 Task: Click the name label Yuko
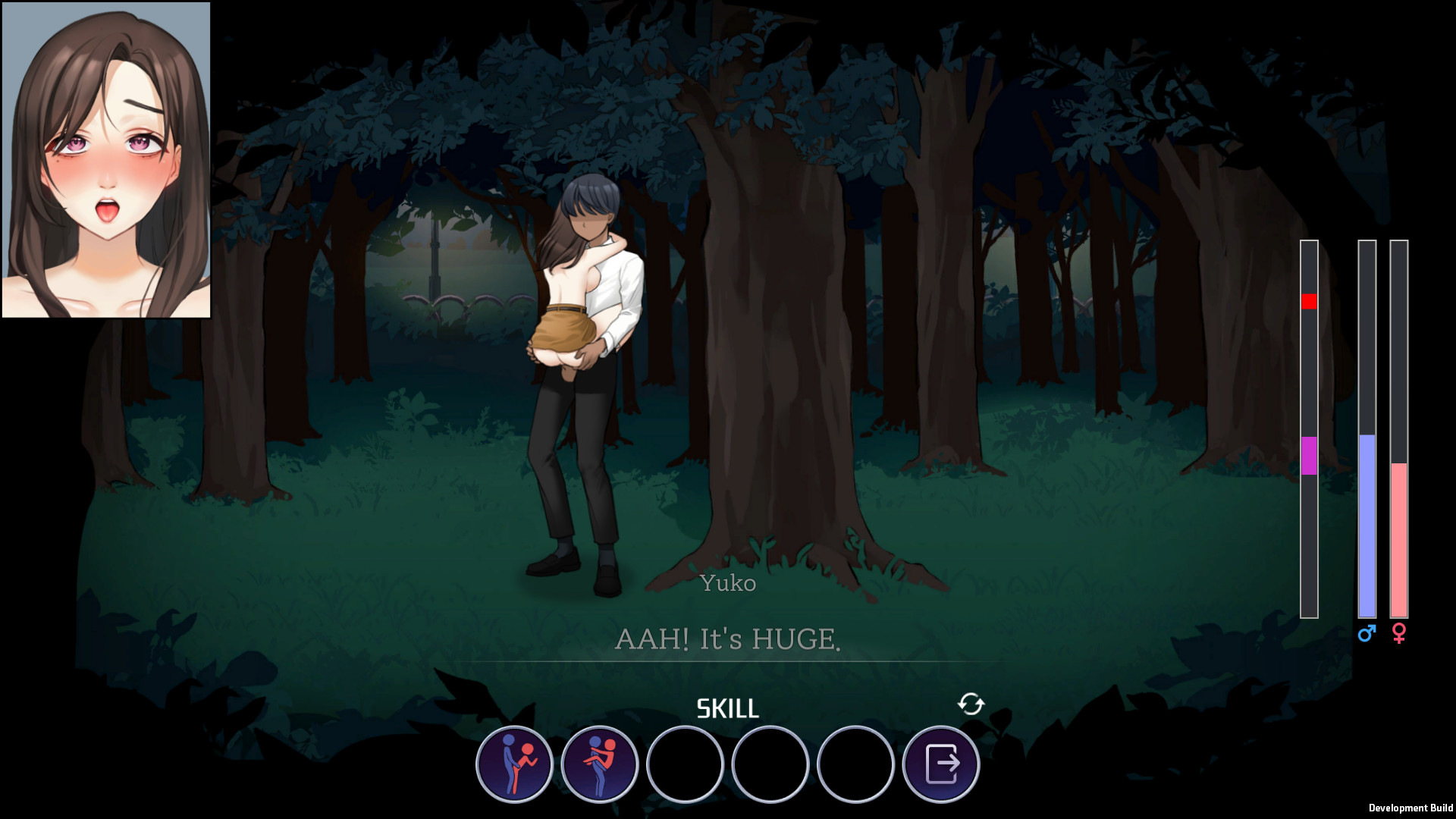[727, 583]
